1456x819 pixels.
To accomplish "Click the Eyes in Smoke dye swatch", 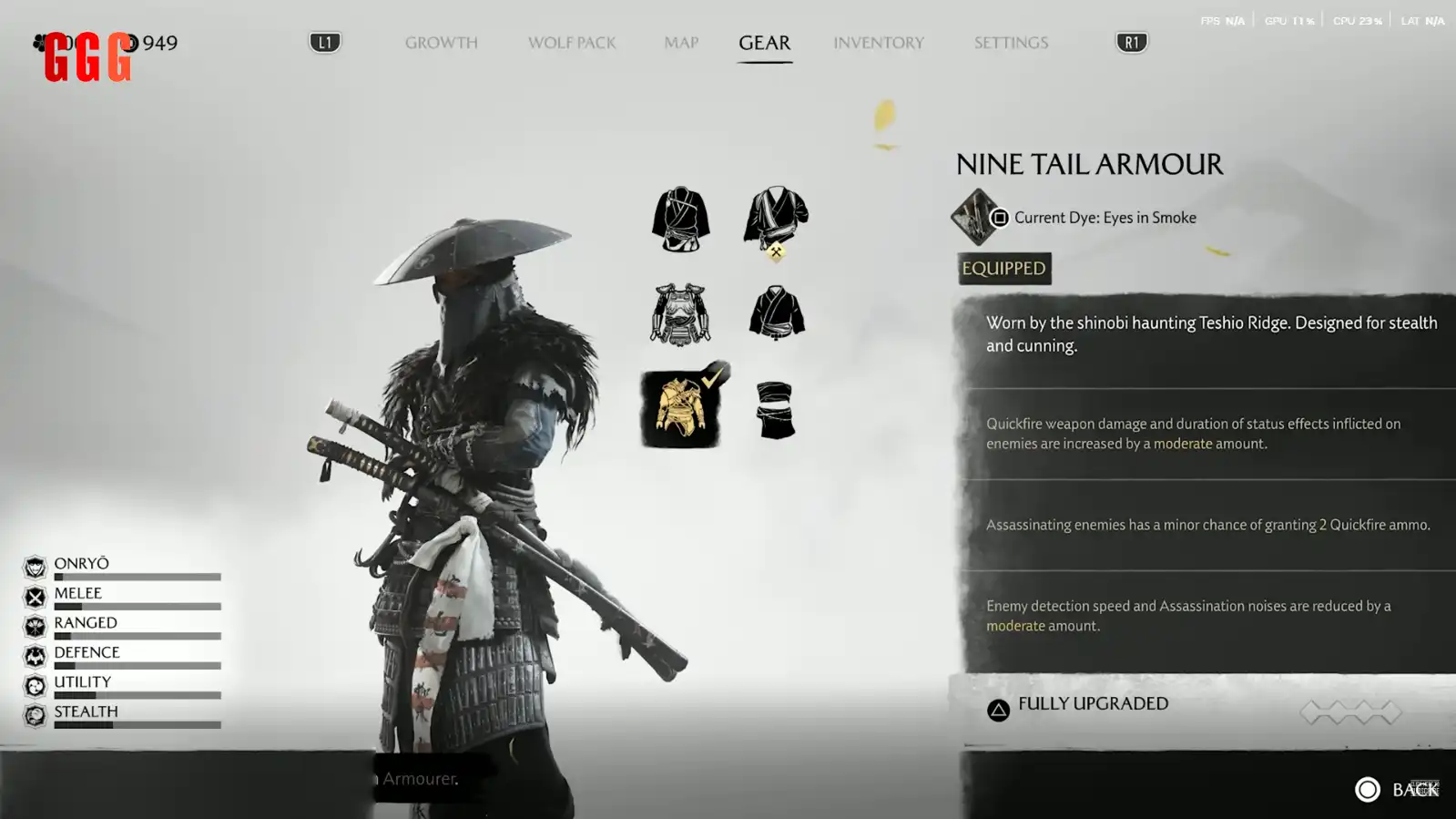I will [x=975, y=217].
